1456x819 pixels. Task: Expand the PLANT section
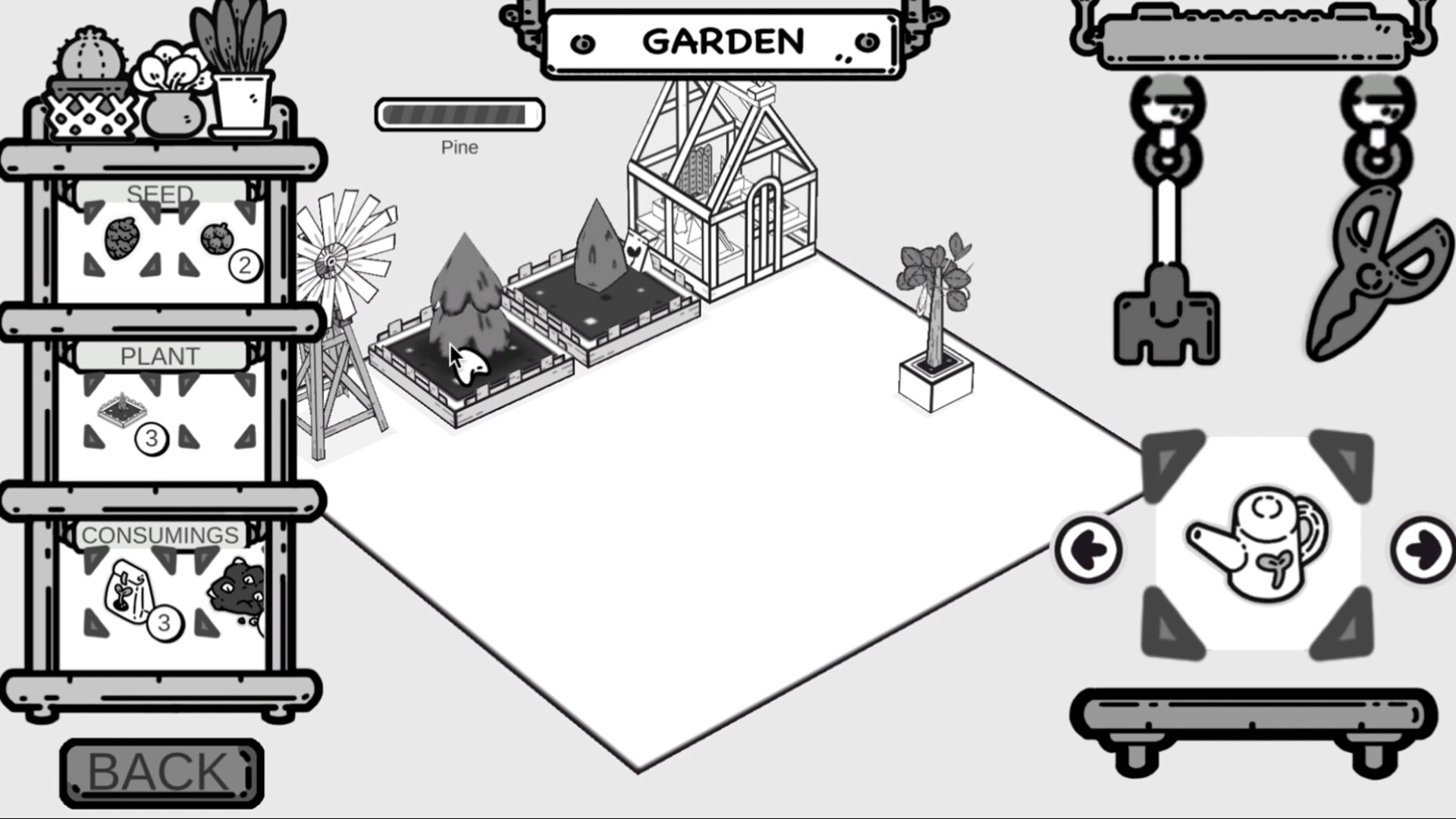tap(160, 354)
